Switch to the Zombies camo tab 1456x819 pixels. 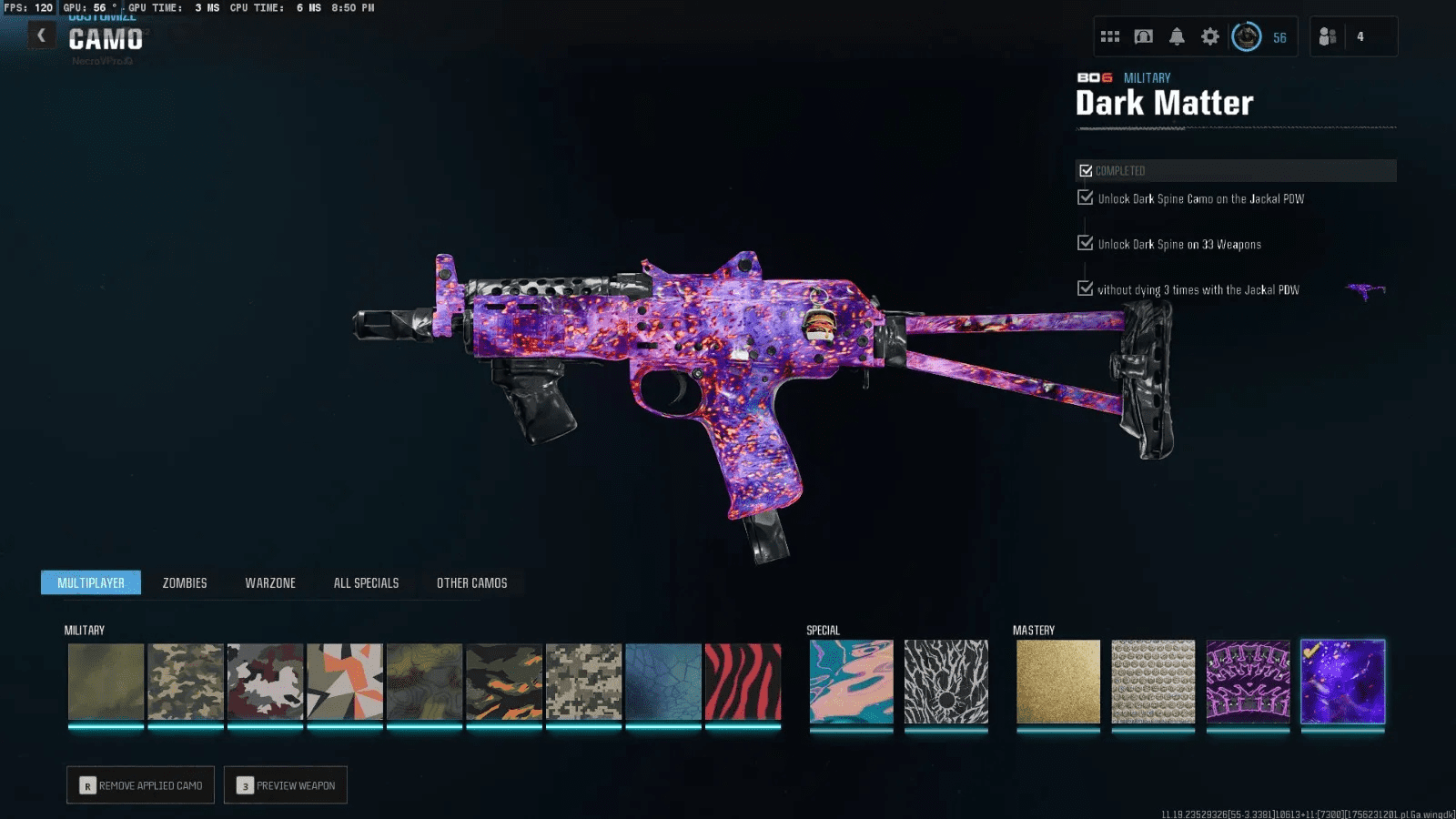point(185,583)
